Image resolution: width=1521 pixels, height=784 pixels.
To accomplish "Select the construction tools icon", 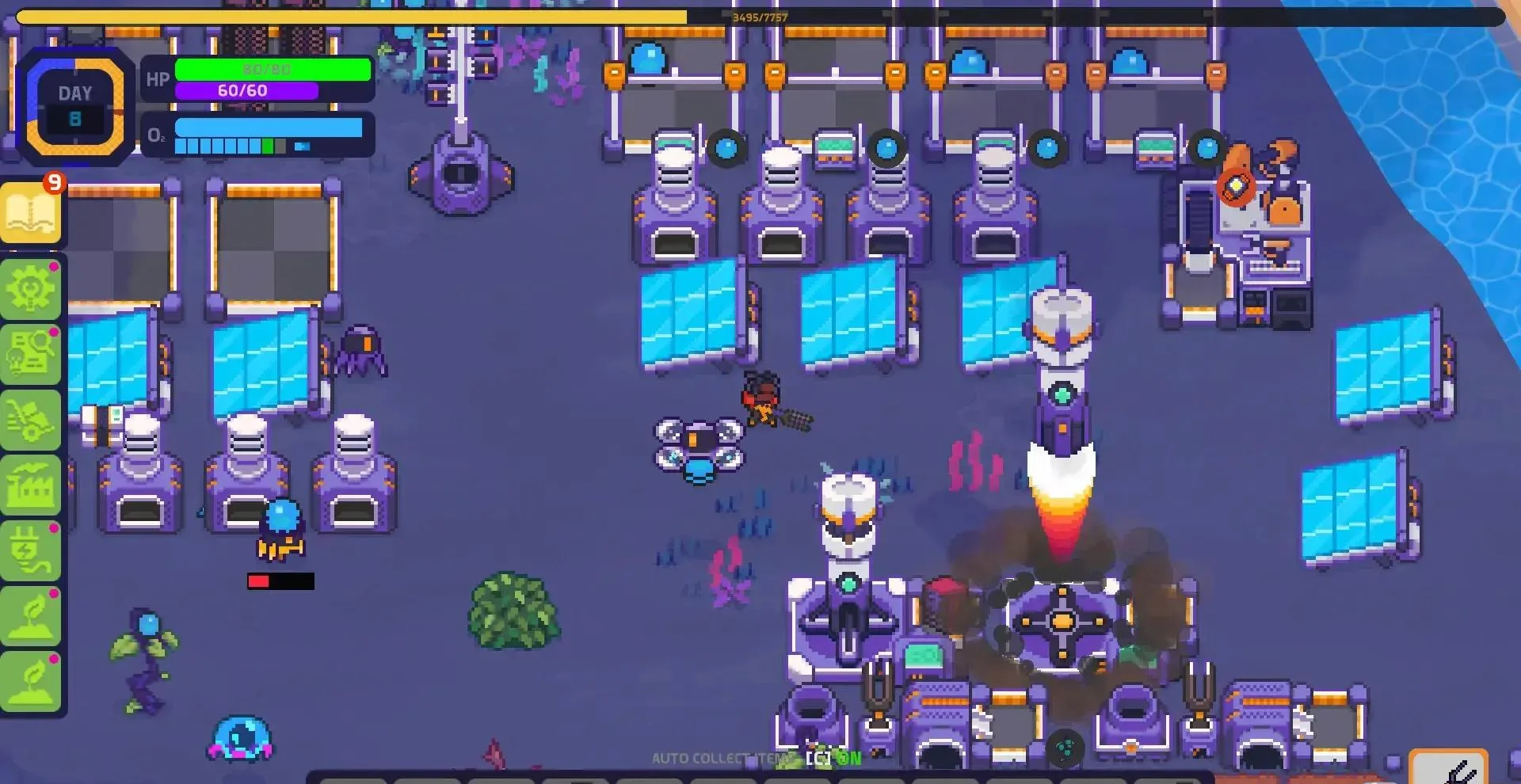I will point(32,417).
